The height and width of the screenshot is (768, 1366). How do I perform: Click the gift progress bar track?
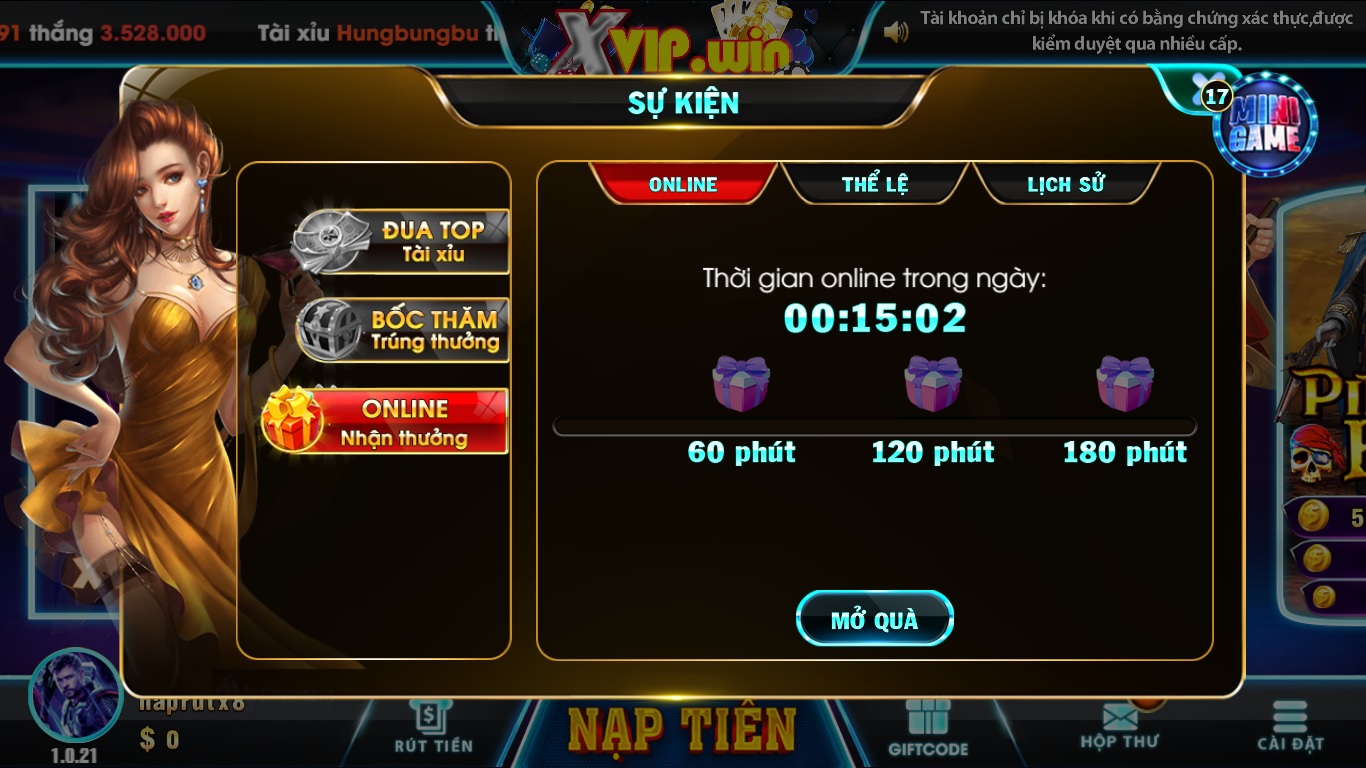pyautogui.click(x=875, y=425)
